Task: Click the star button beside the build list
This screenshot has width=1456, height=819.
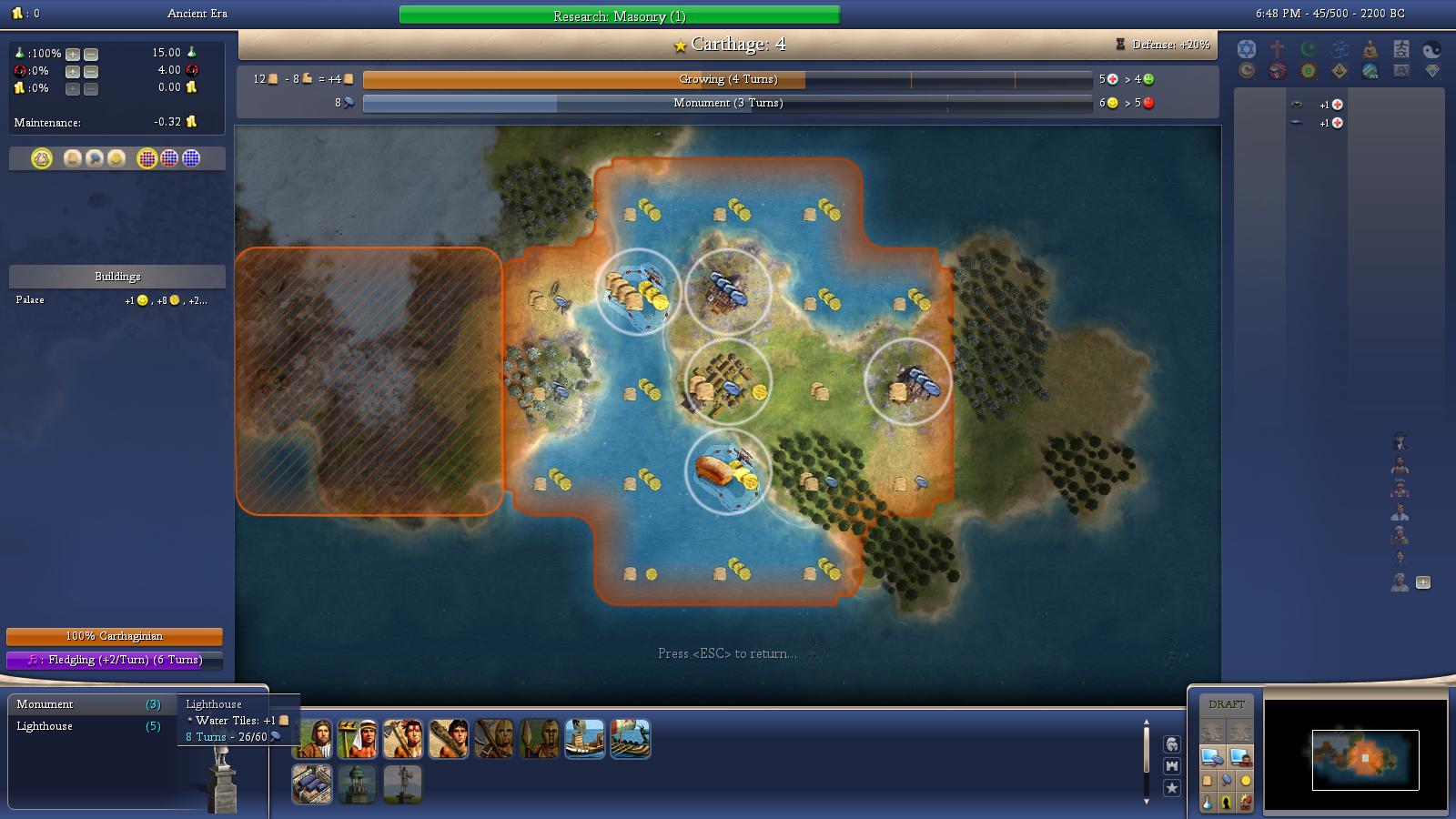Action: (1172, 788)
